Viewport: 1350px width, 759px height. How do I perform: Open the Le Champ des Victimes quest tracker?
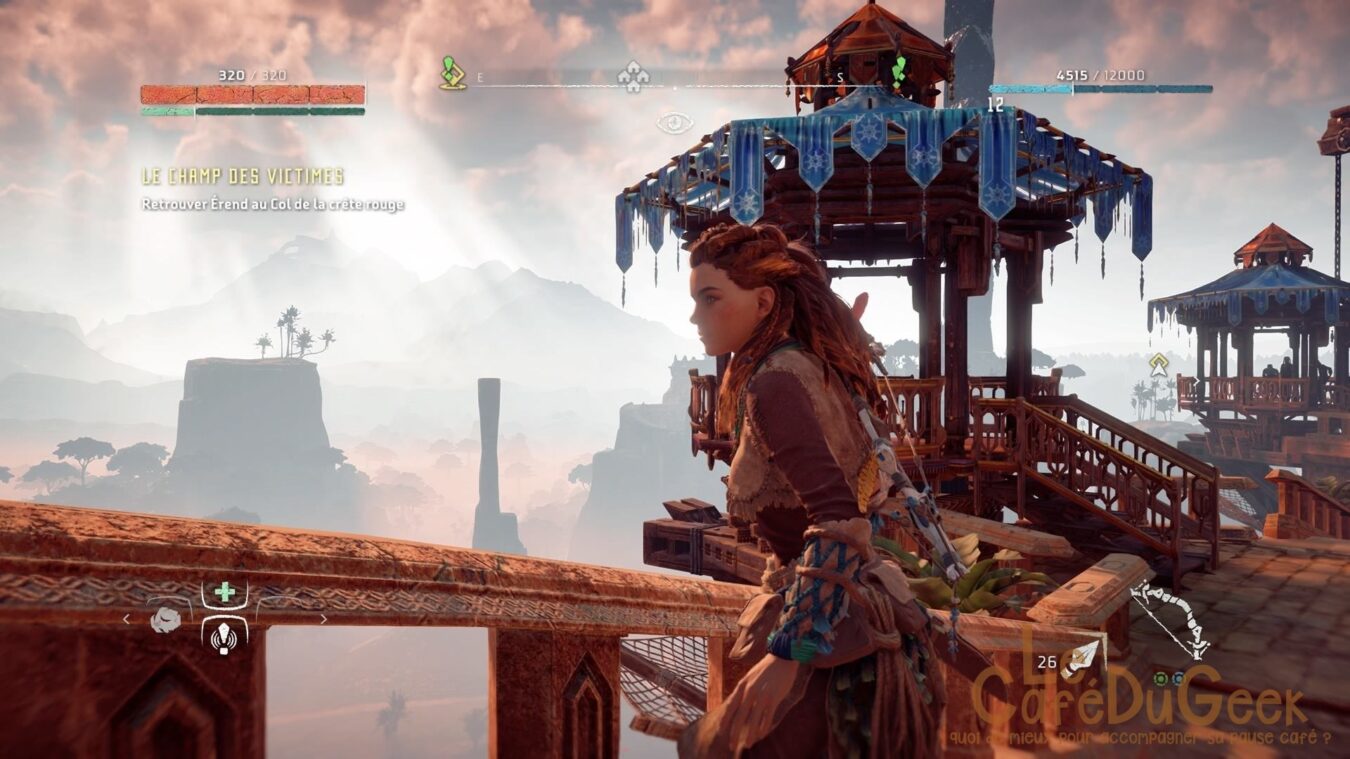(x=242, y=177)
